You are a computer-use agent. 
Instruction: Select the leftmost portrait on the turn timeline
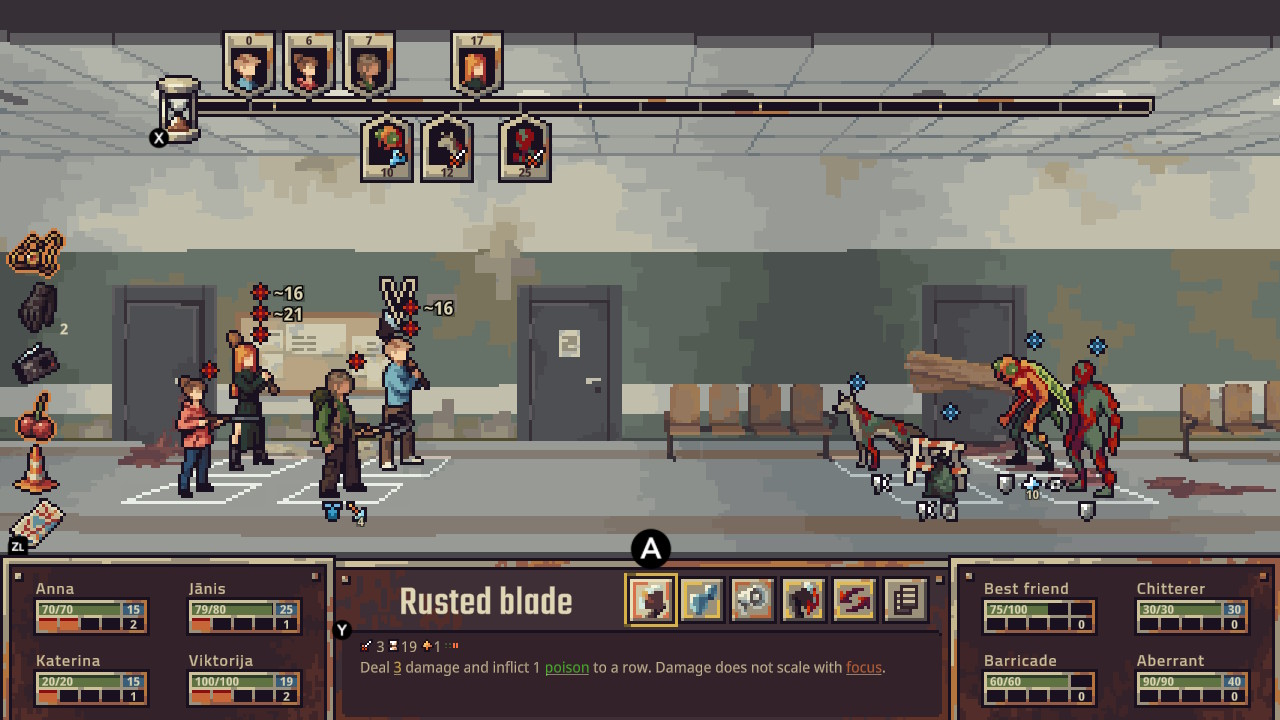click(247, 63)
